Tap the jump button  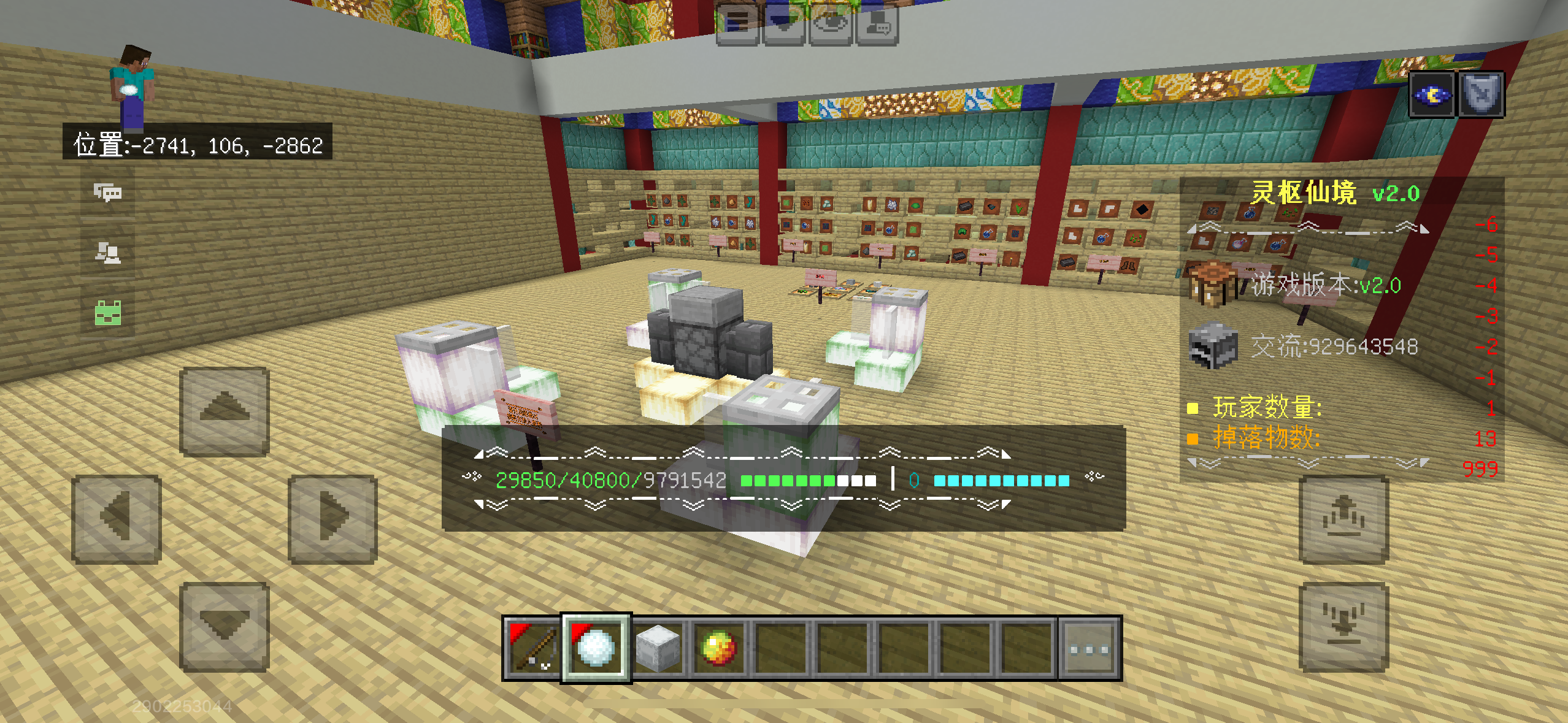[1343, 519]
